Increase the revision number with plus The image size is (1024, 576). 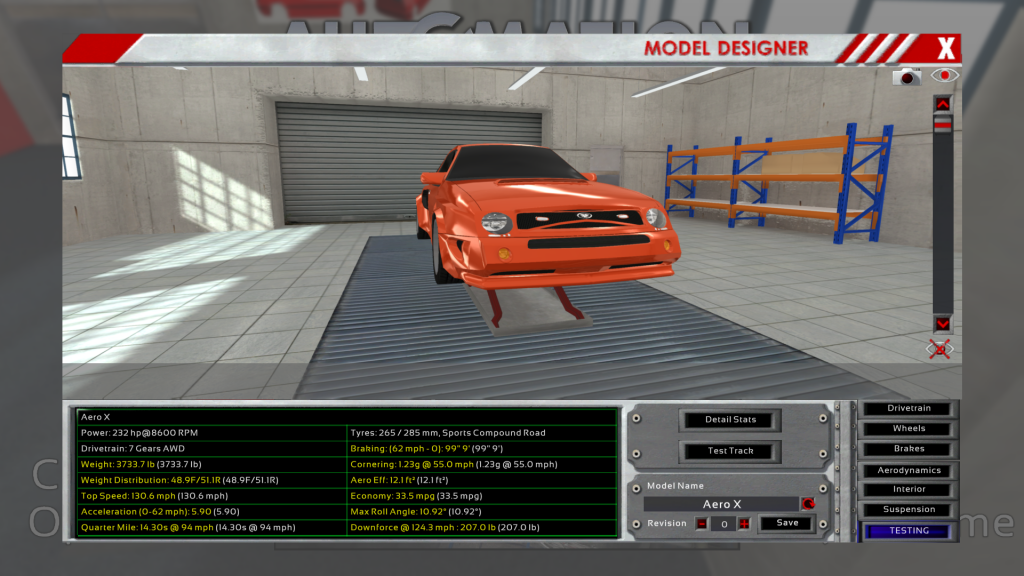tap(744, 524)
